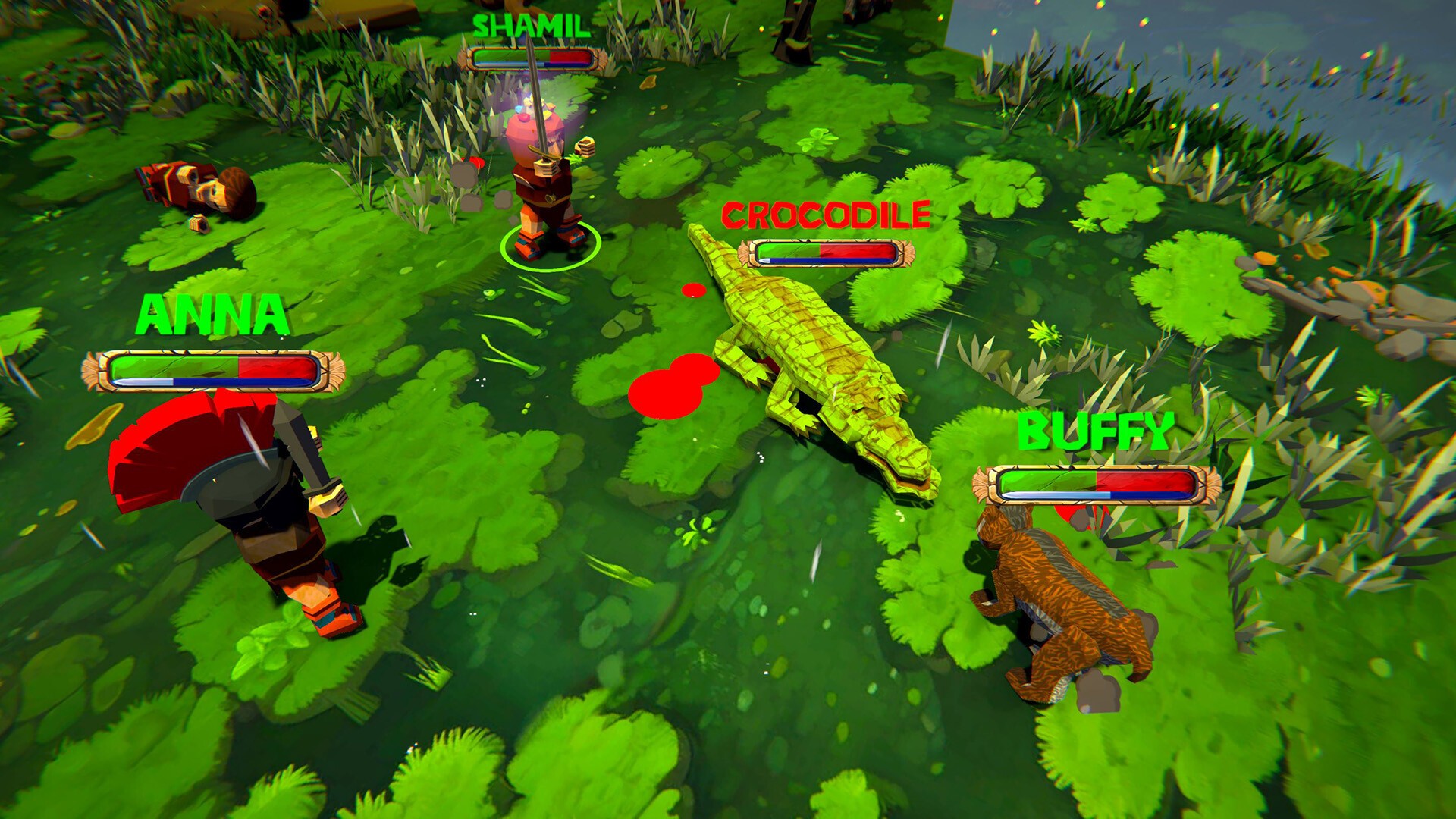Click the ANNA name label

pos(212,315)
